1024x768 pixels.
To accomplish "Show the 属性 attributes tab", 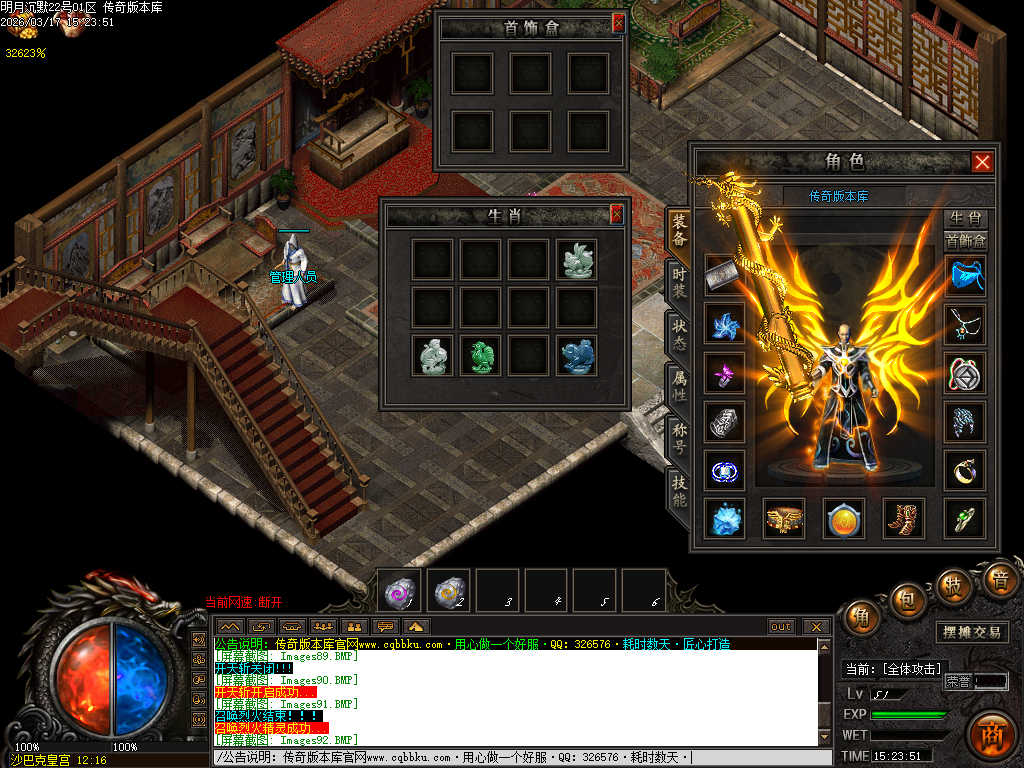I will tap(679, 386).
